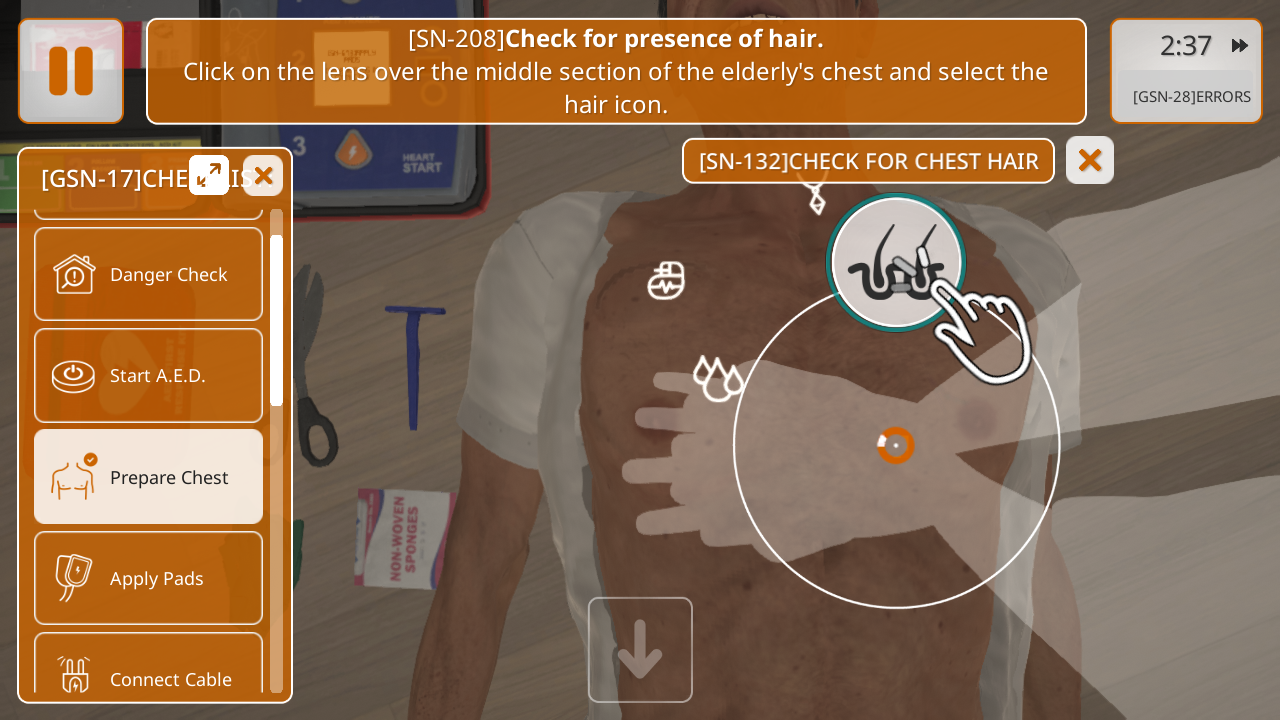Close the Check for Chest Hair prompt
Viewport: 1280px width, 720px height.
coord(1090,160)
